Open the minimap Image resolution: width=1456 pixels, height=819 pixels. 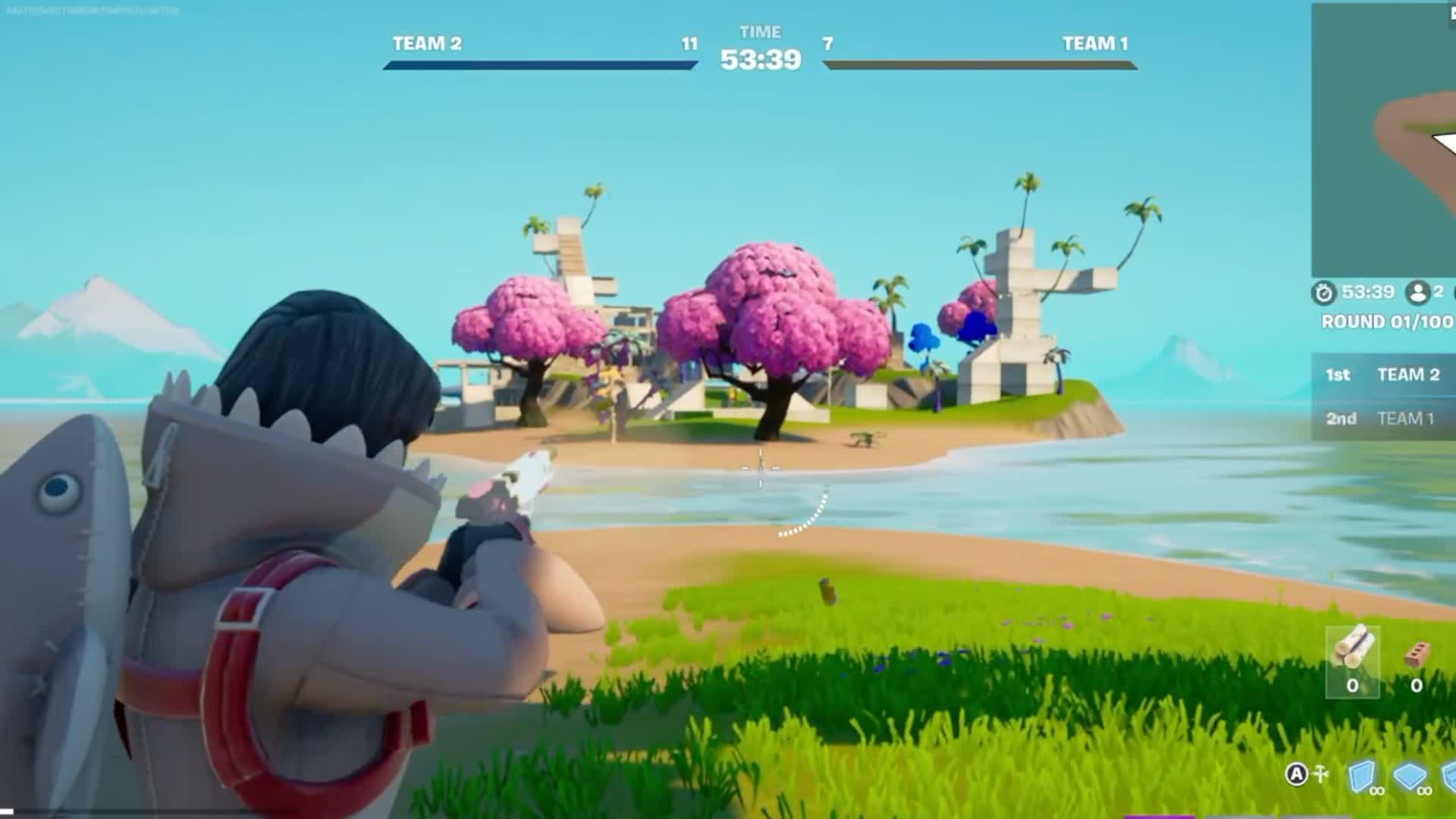pyautogui.click(x=1384, y=140)
